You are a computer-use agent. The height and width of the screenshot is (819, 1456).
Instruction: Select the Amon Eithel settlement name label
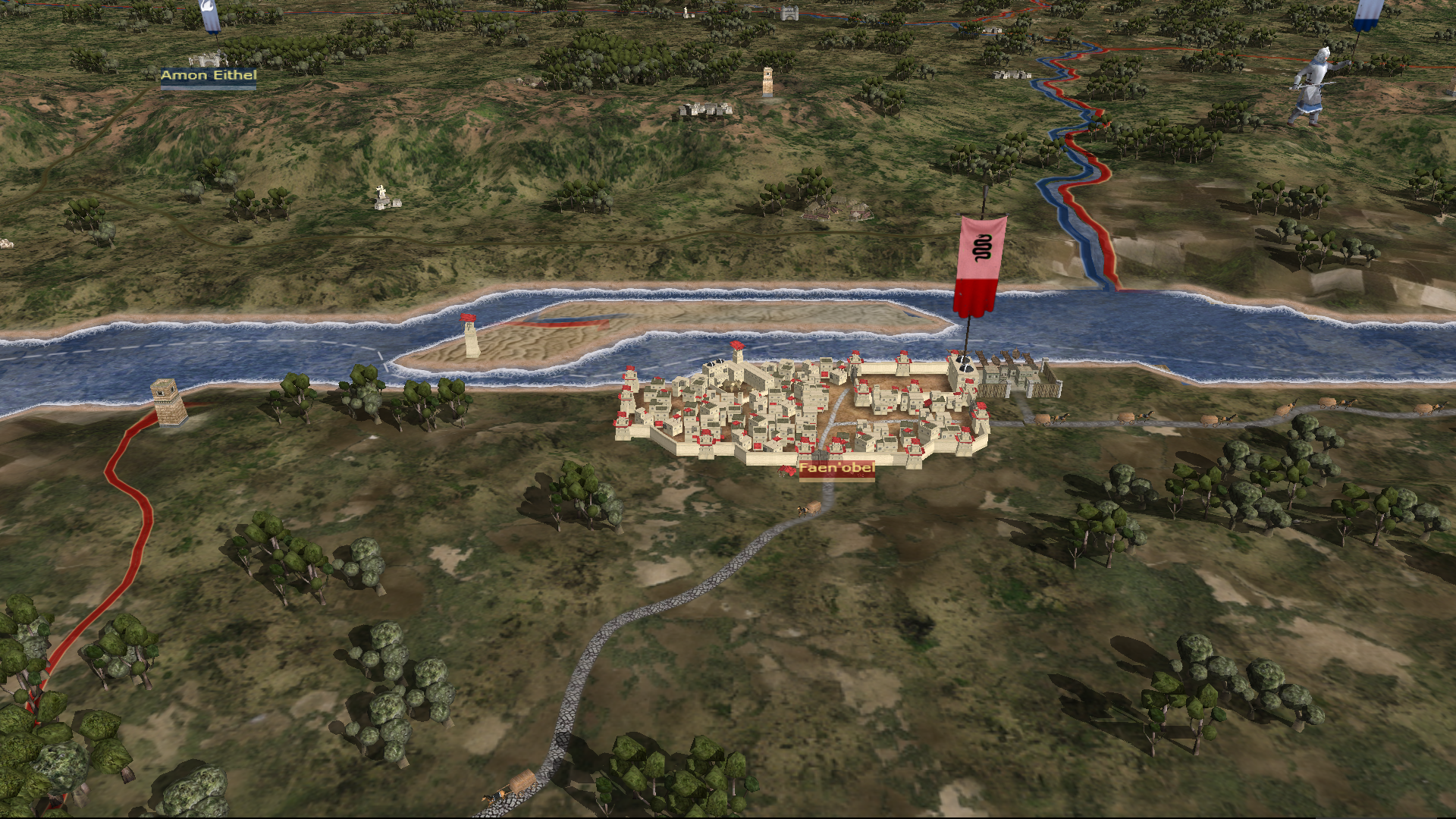209,75
